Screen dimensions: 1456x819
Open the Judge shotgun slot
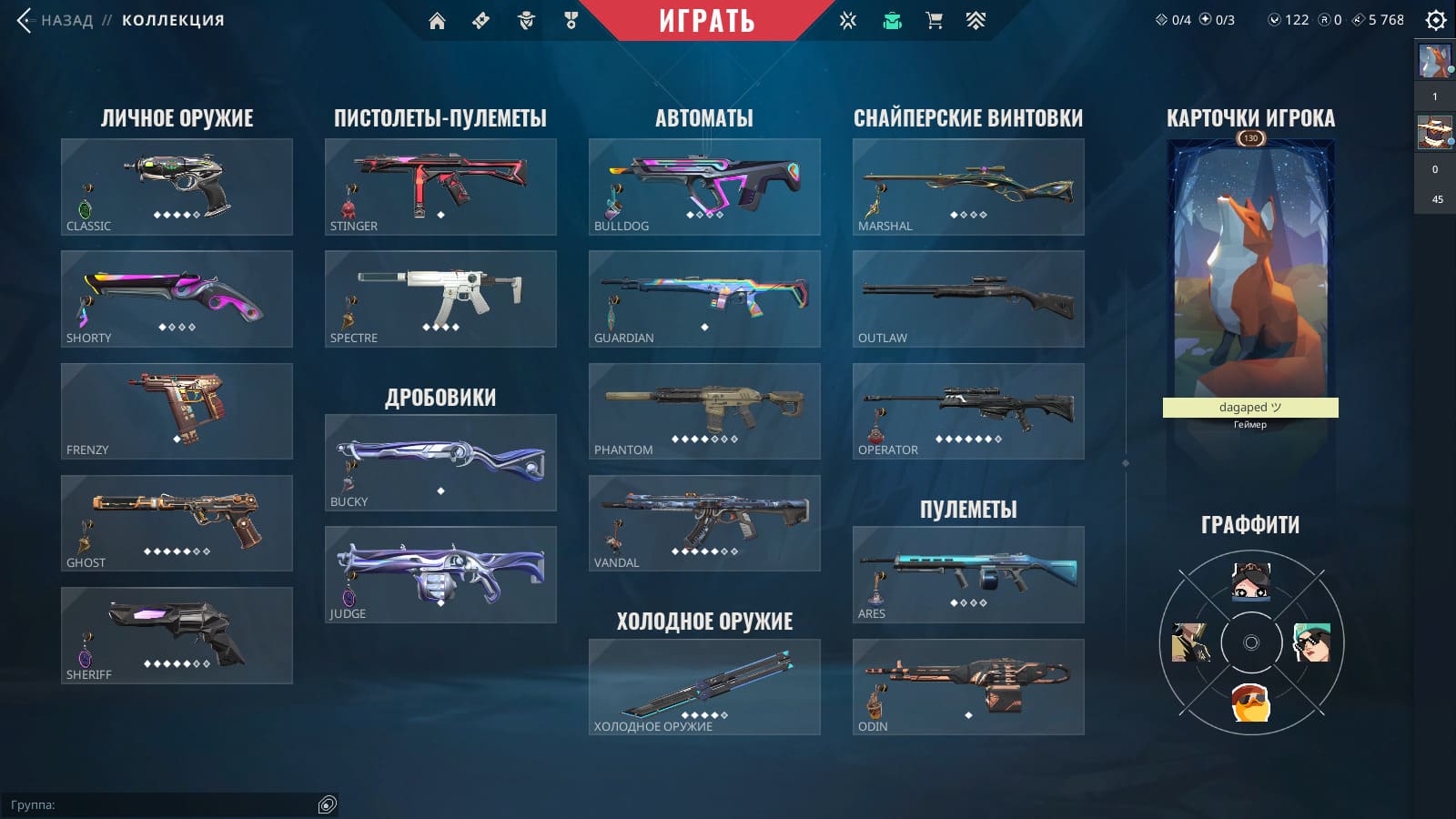440,574
